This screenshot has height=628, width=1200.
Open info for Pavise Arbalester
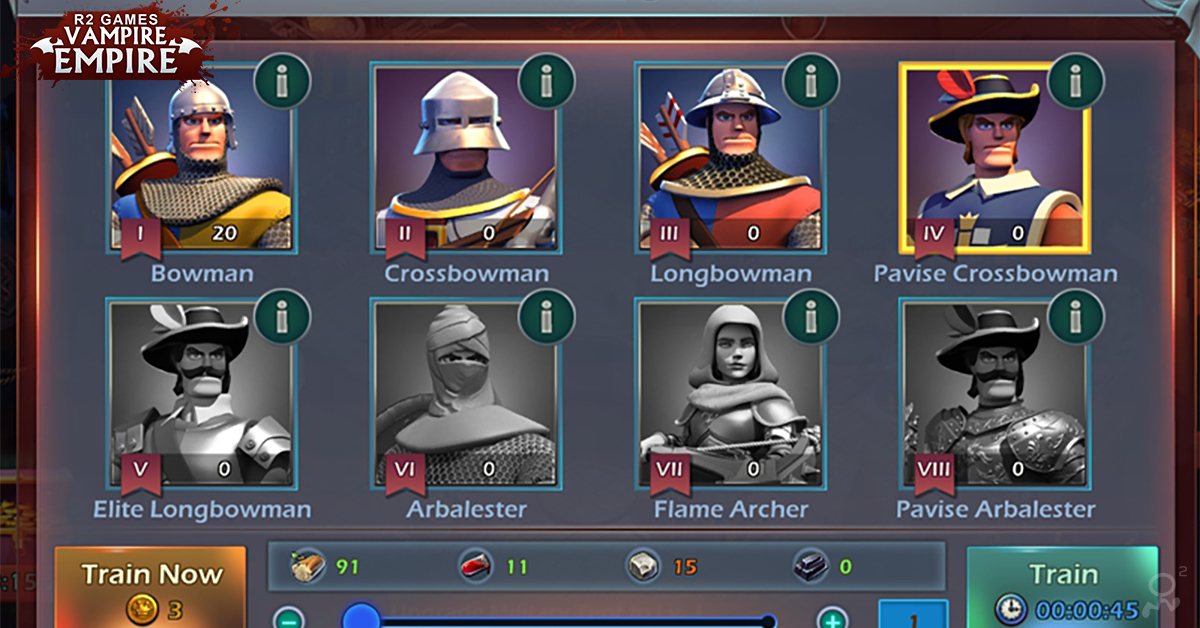(x=1076, y=317)
